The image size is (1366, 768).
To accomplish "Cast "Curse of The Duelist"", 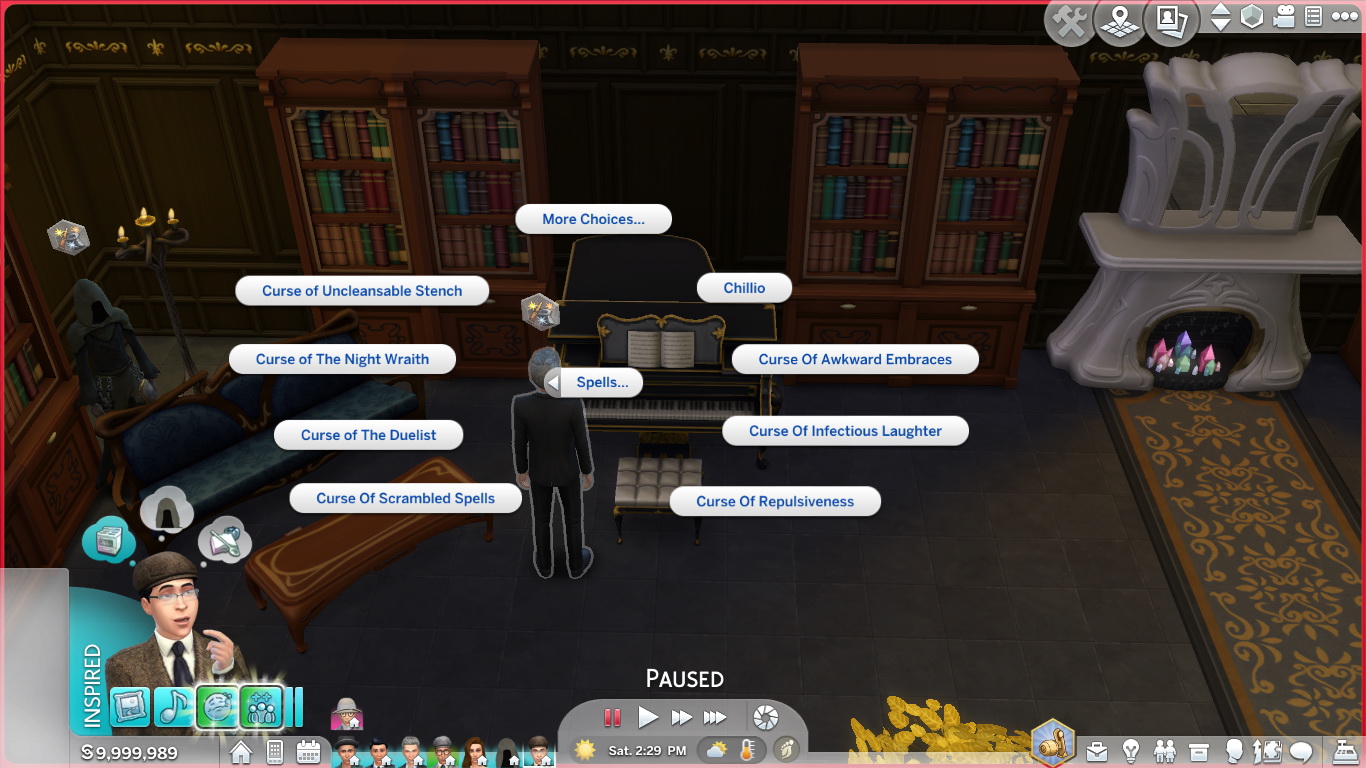I will pyautogui.click(x=368, y=434).
